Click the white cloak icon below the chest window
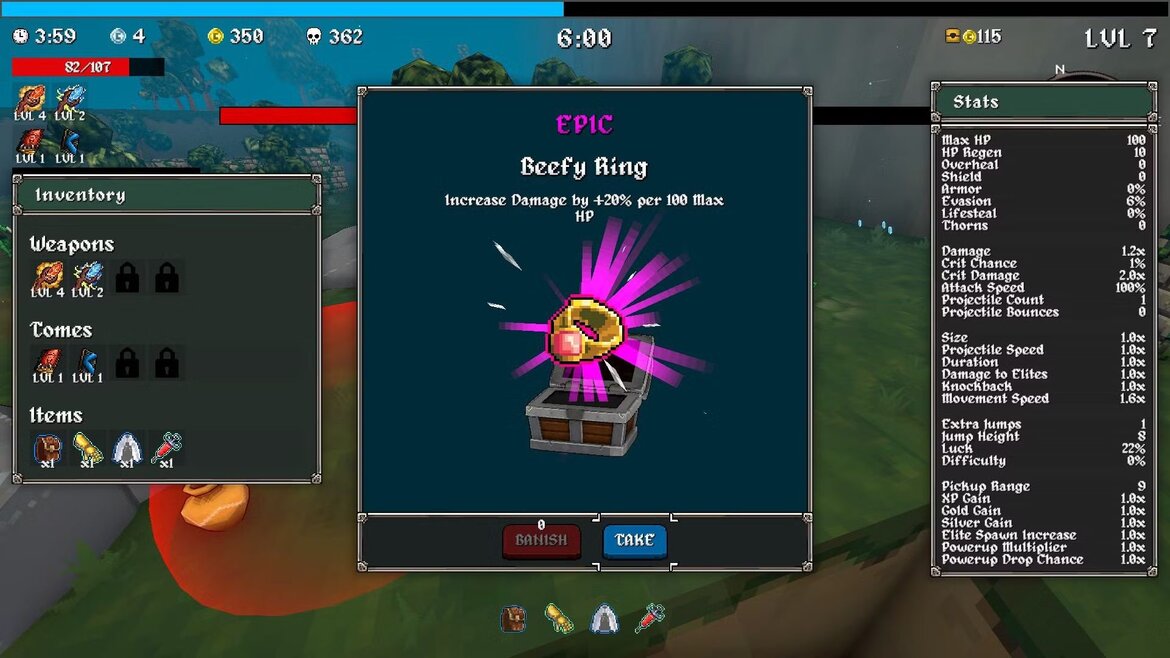Viewport: 1170px width, 658px height. click(604, 618)
